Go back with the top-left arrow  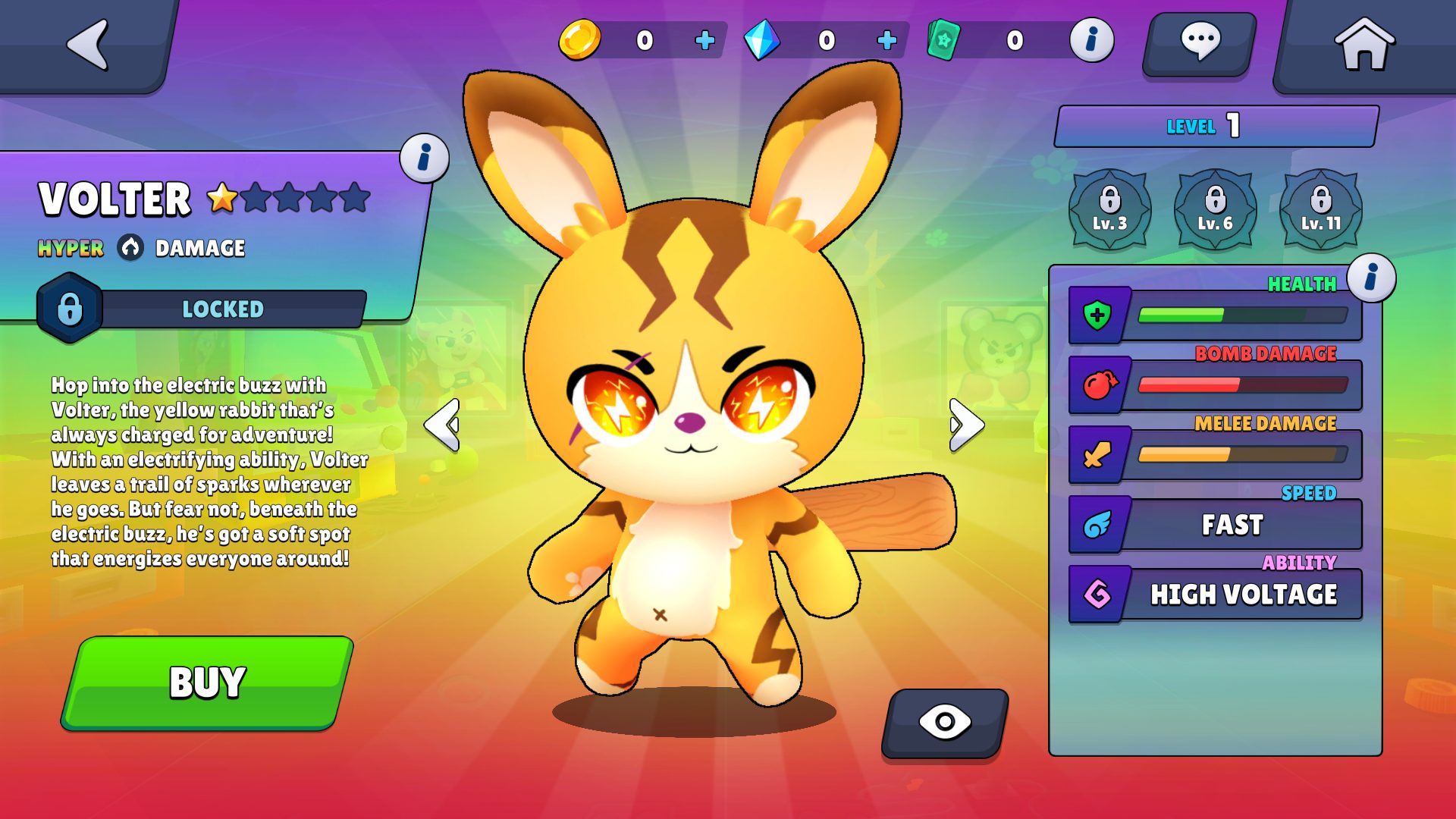click(x=89, y=44)
